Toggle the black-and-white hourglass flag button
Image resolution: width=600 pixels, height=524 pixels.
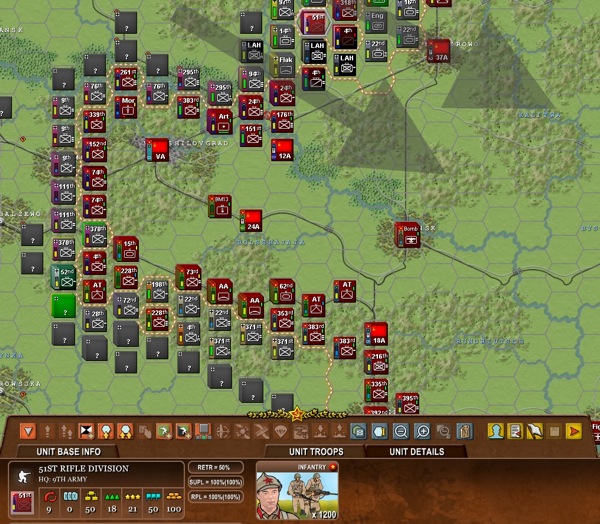click(x=86, y=431)
